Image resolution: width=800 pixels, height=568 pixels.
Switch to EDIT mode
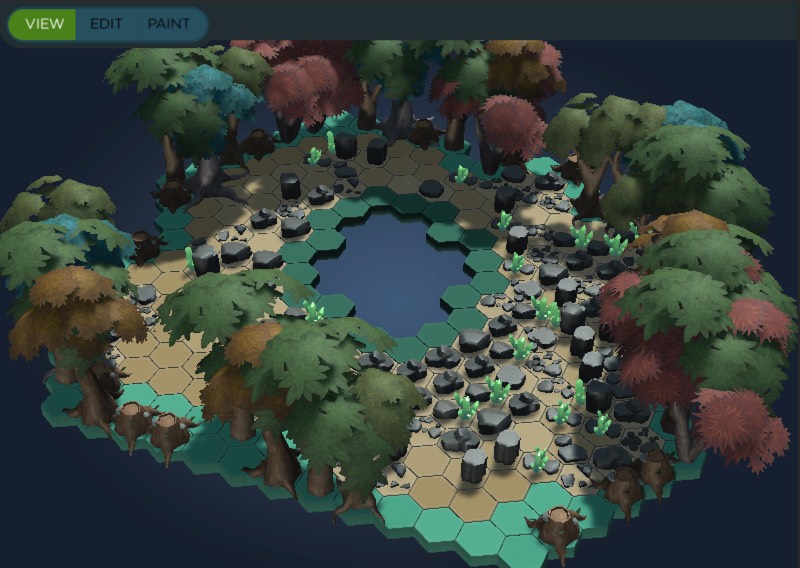tap(106, 24)
